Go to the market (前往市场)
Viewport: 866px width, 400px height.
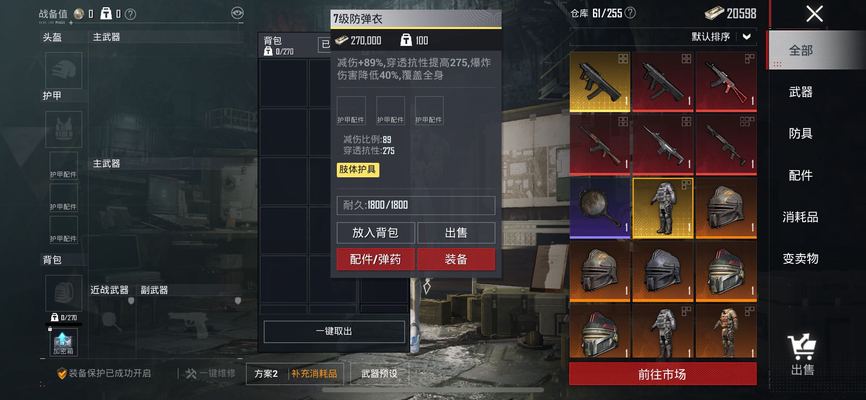(662, 375)
